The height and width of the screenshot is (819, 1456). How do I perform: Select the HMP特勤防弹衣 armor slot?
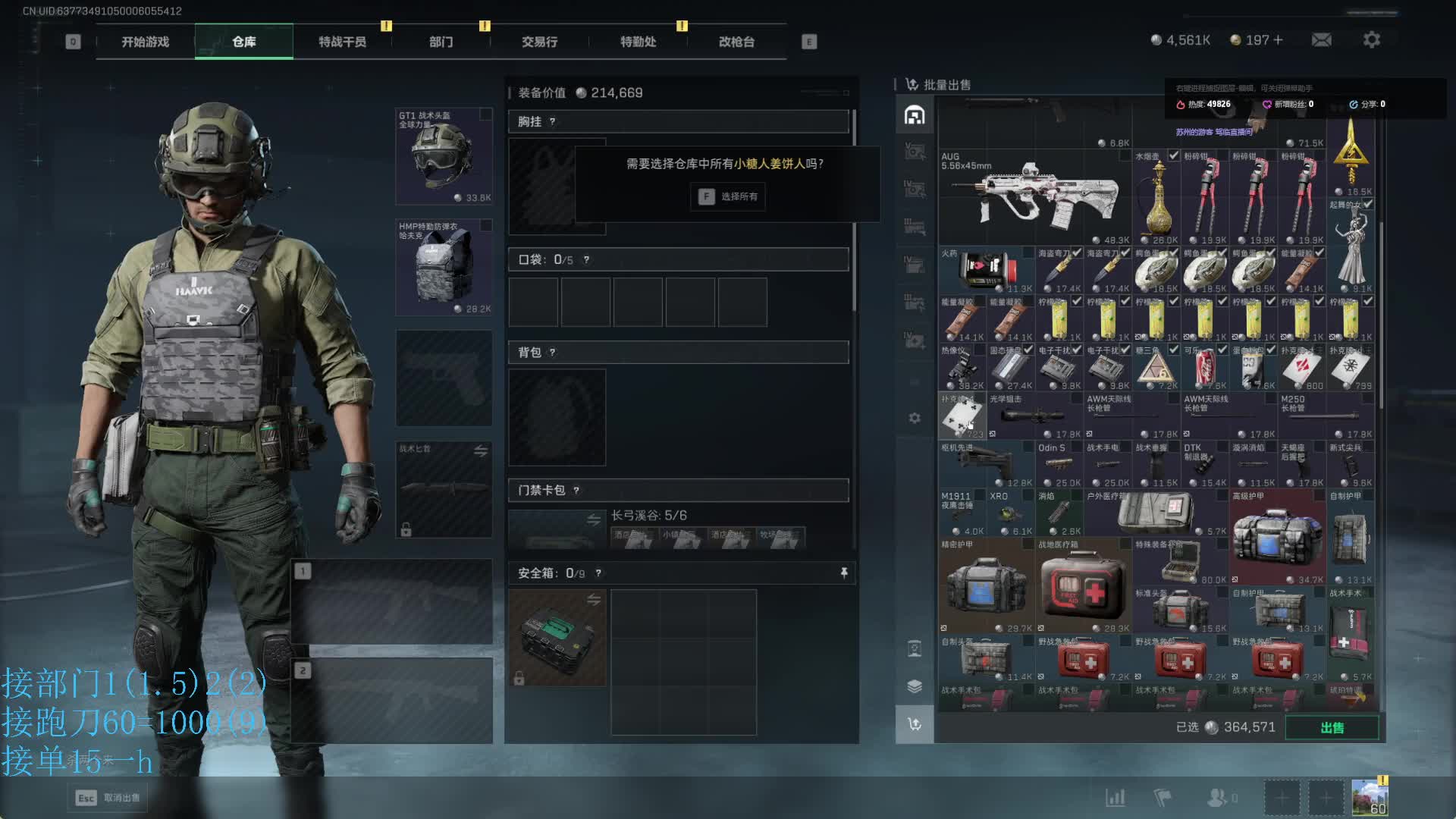click(x=444, y=267)
